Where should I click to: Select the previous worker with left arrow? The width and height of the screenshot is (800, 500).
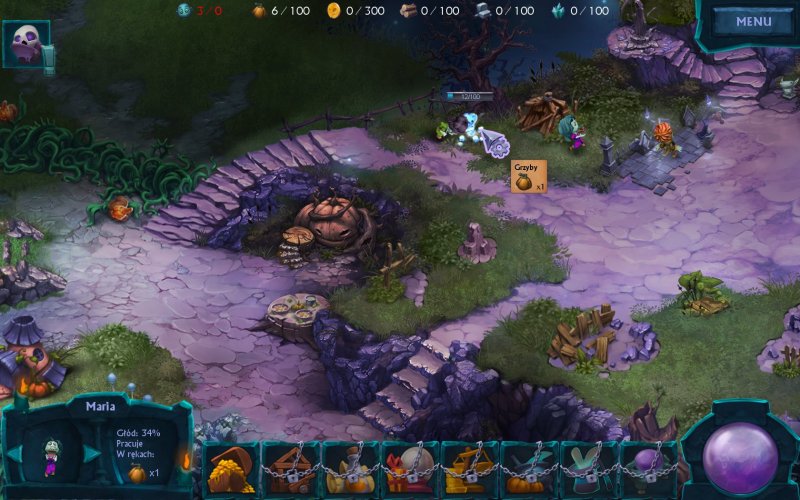pos(13,453)
